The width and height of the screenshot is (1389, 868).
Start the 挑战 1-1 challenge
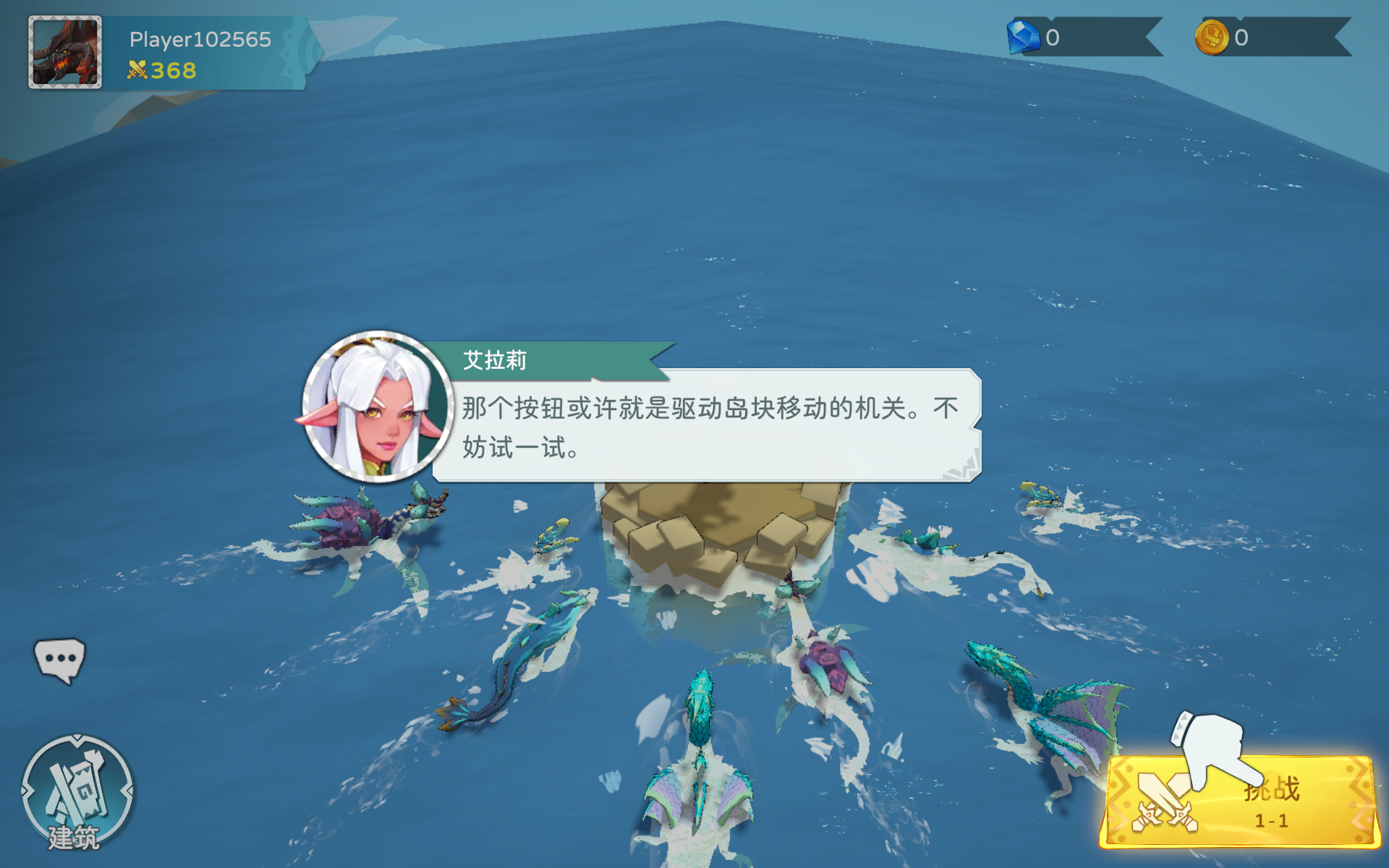[x=1239, y=801]
